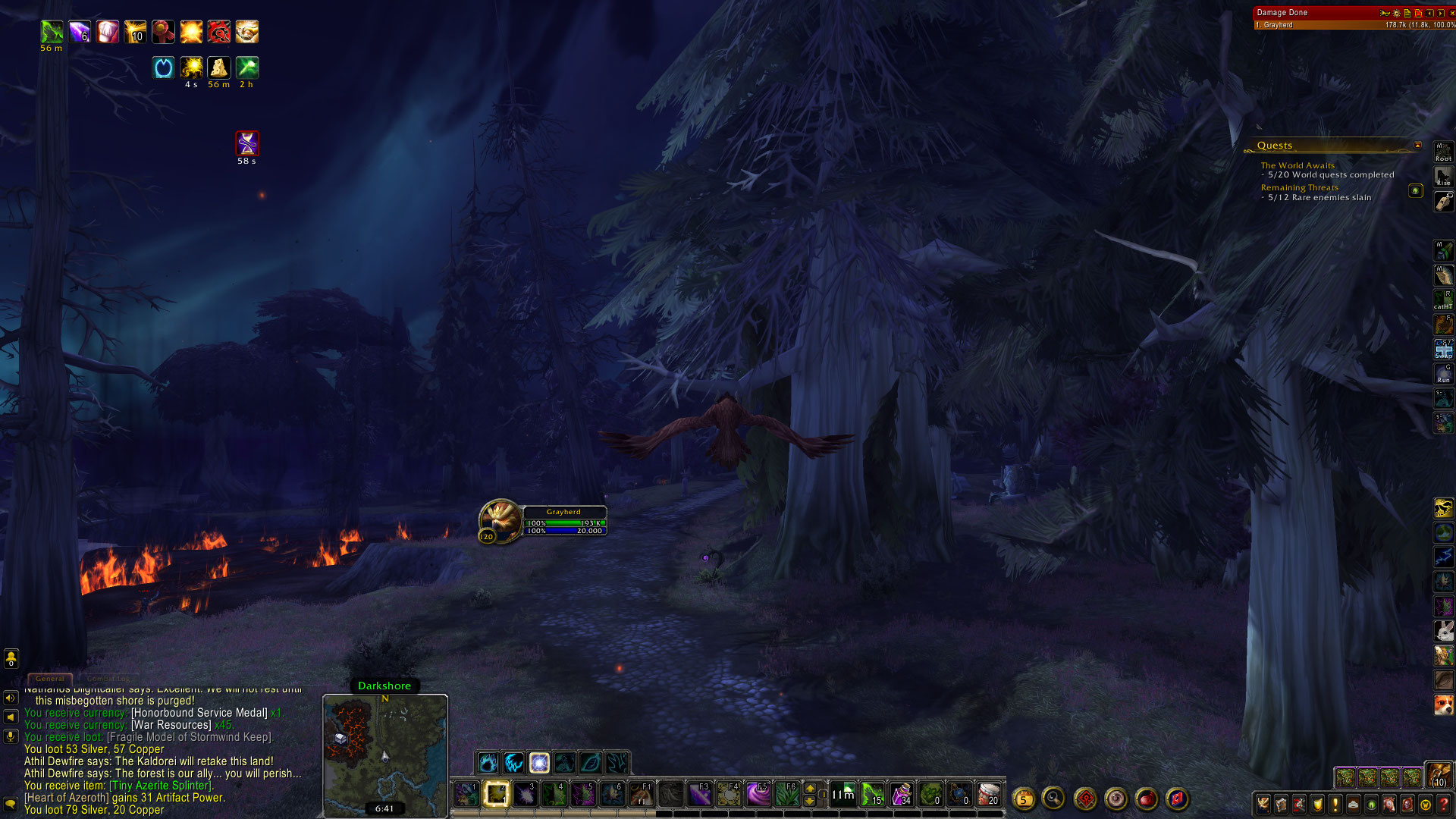This screenshot has width=1456, height=819.
Task: Activate the Root macro button
Action: [x=1443, y=152]
